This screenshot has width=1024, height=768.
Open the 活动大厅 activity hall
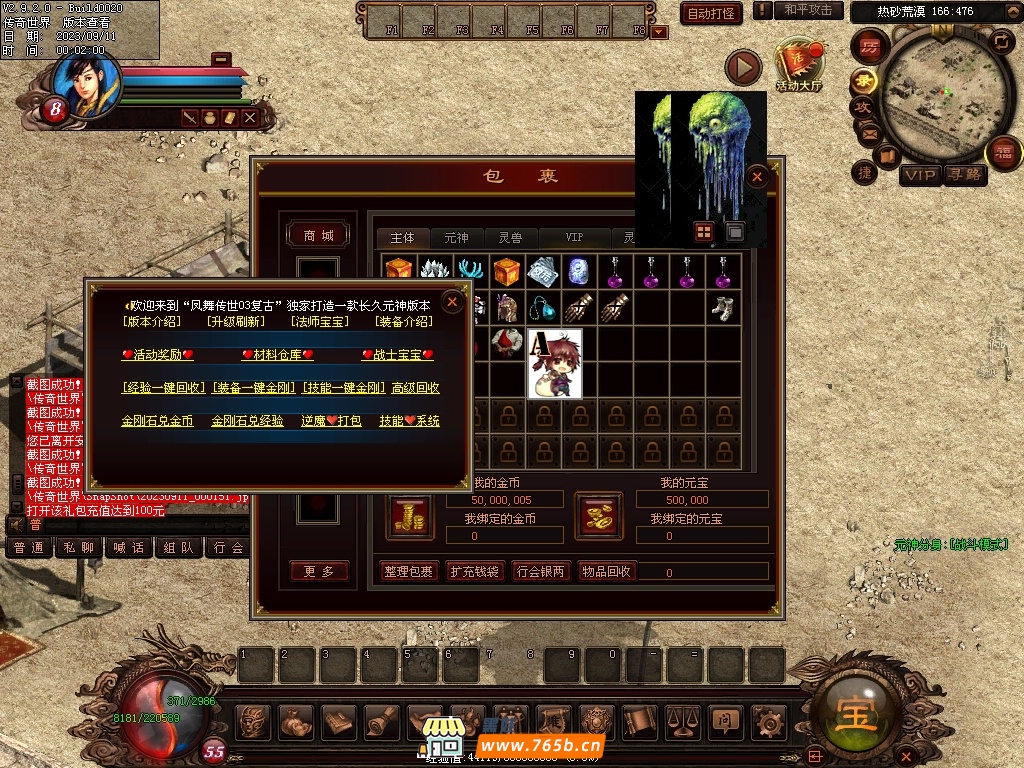click(x=798, y=66)
